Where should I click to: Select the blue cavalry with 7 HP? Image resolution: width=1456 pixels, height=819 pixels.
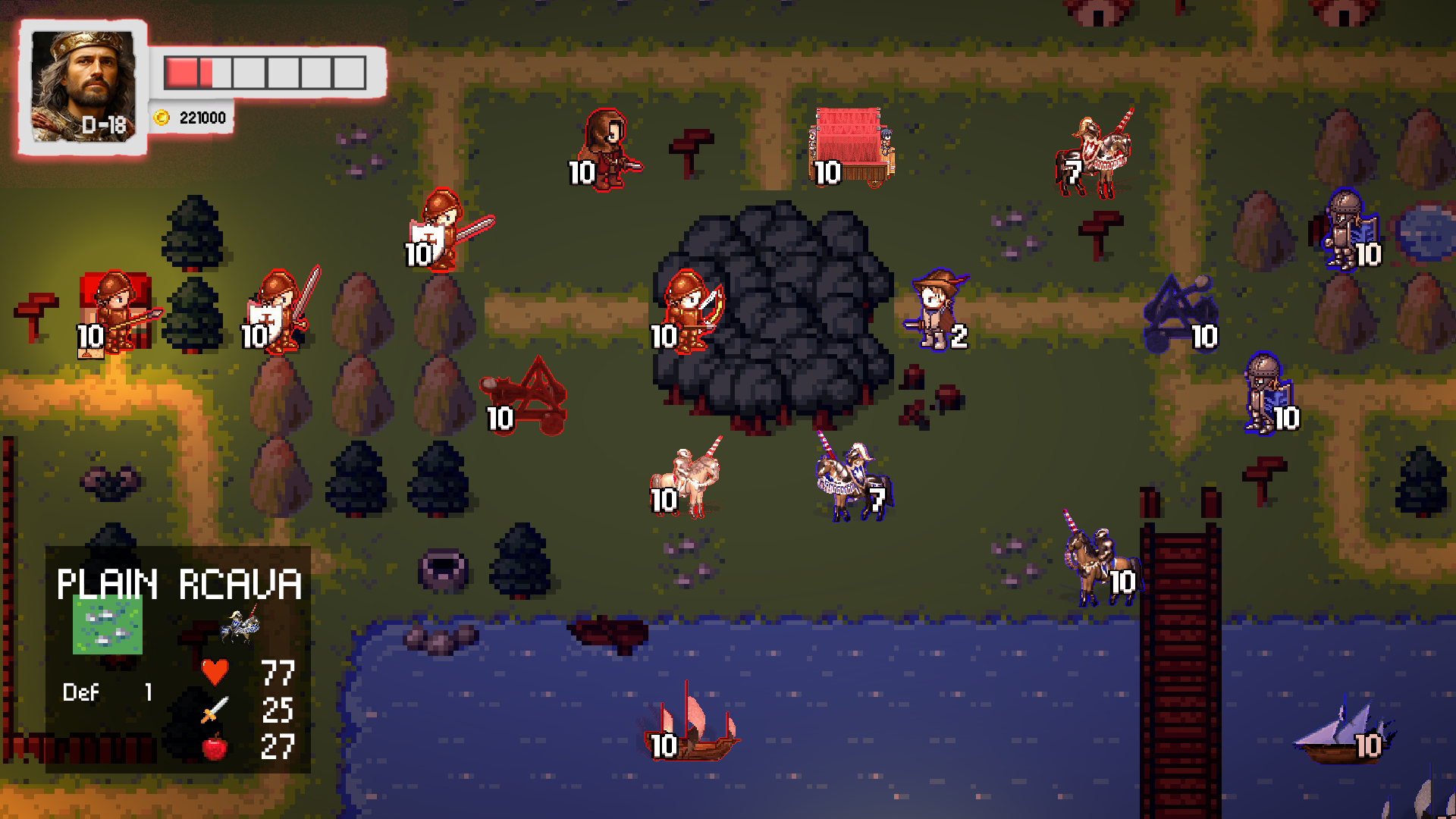(852, 480)
